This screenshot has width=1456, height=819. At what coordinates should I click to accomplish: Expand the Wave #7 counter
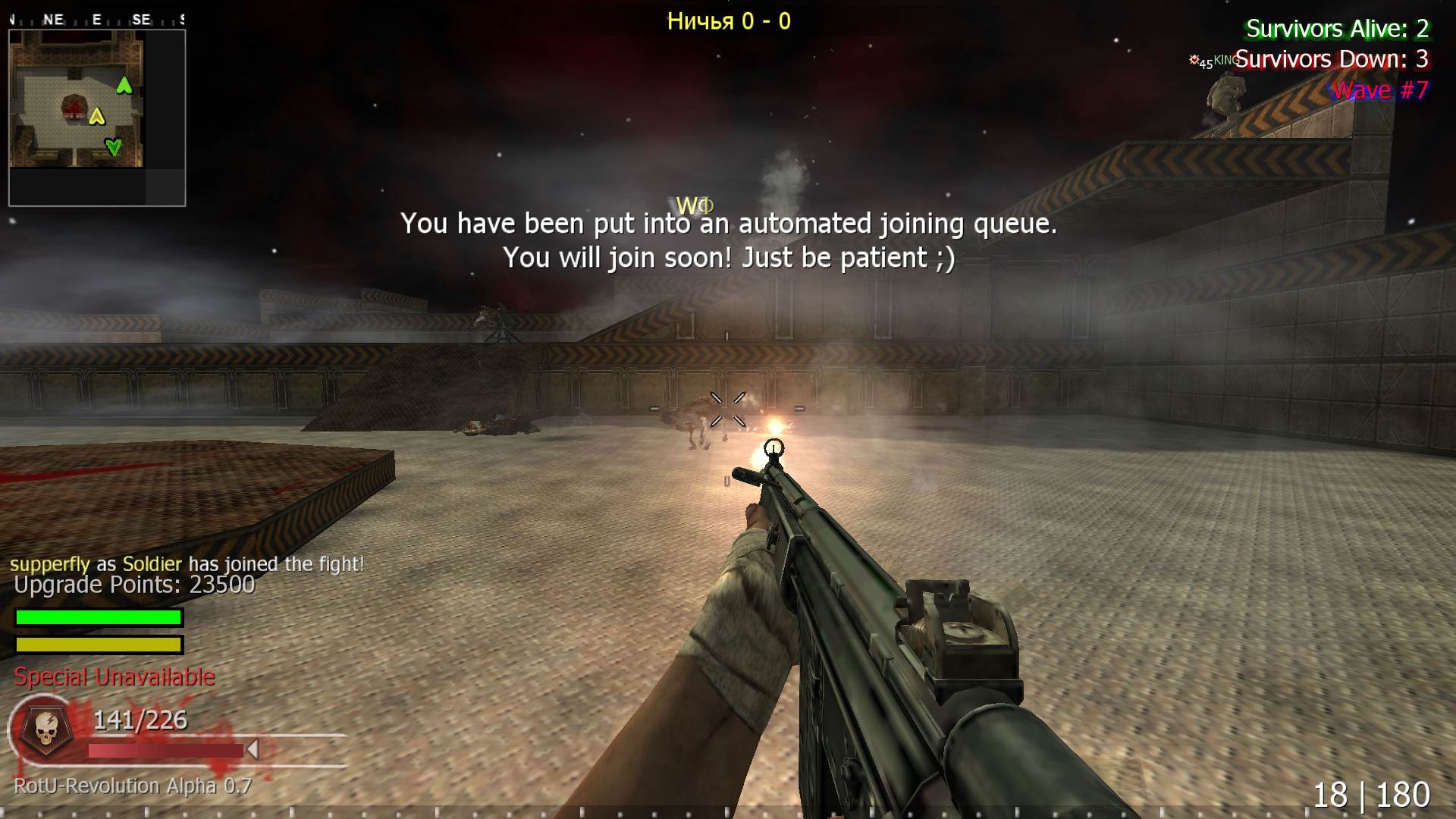1380,89
